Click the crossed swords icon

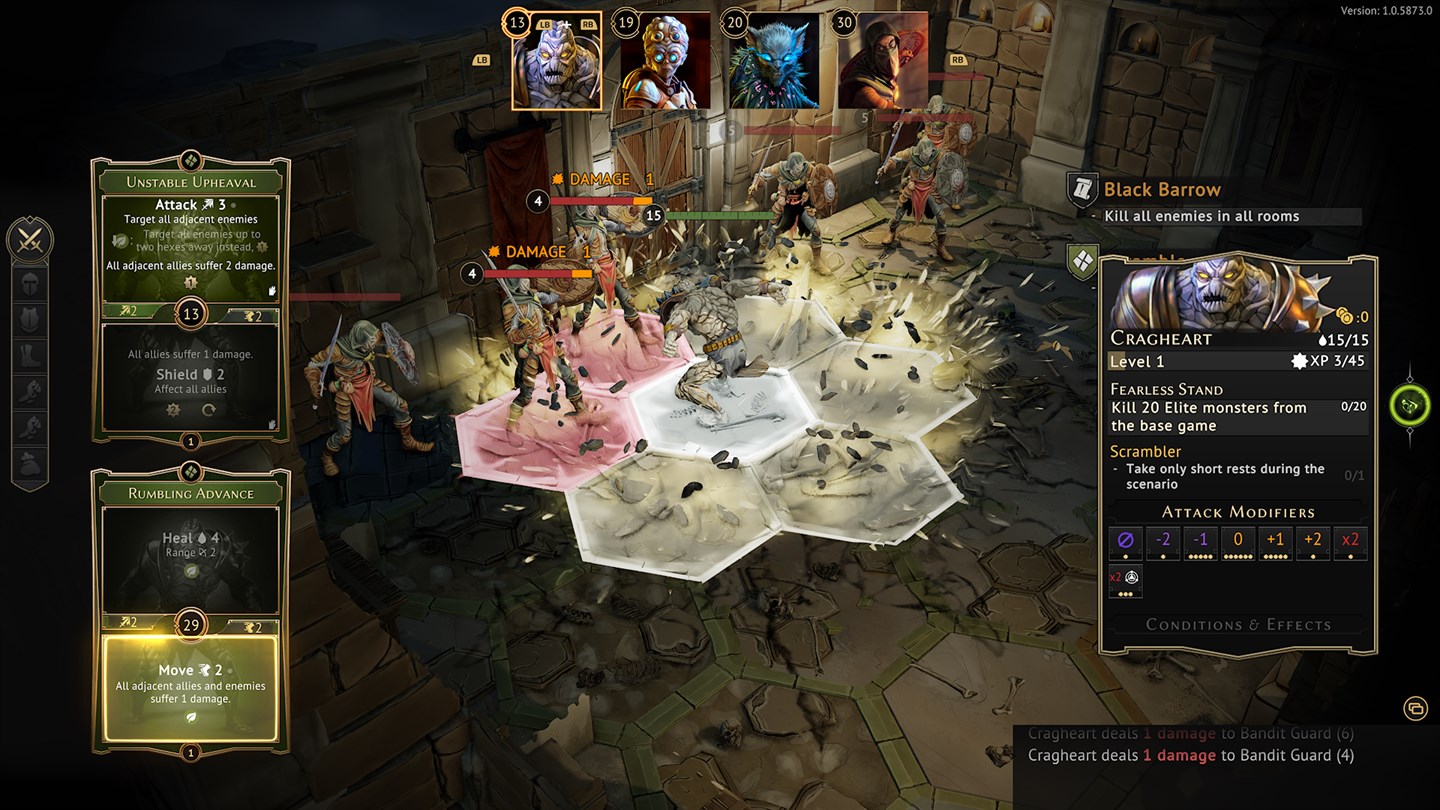pyautogui.click(x=30, y=240)
